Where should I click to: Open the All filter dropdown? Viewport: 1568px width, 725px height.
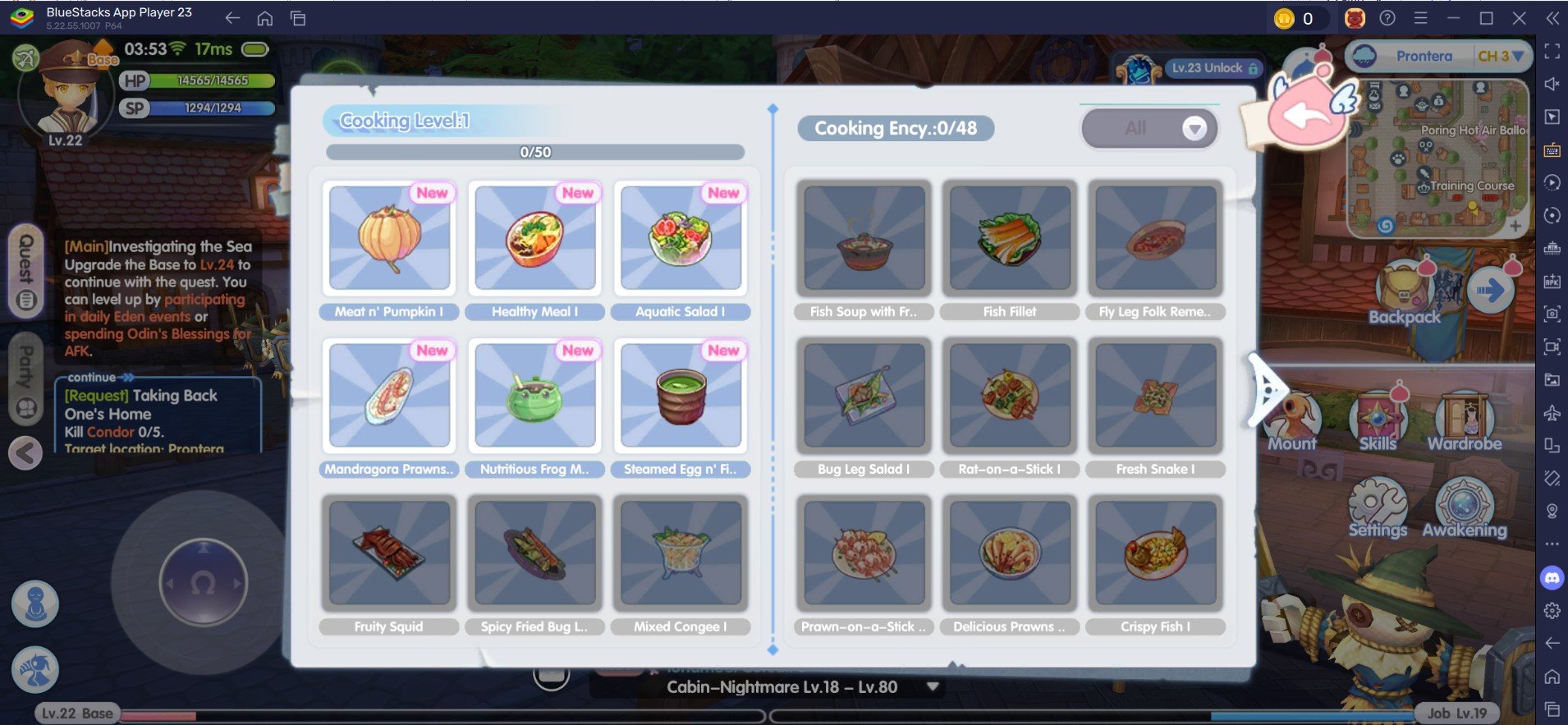(x=1149, y=129)
